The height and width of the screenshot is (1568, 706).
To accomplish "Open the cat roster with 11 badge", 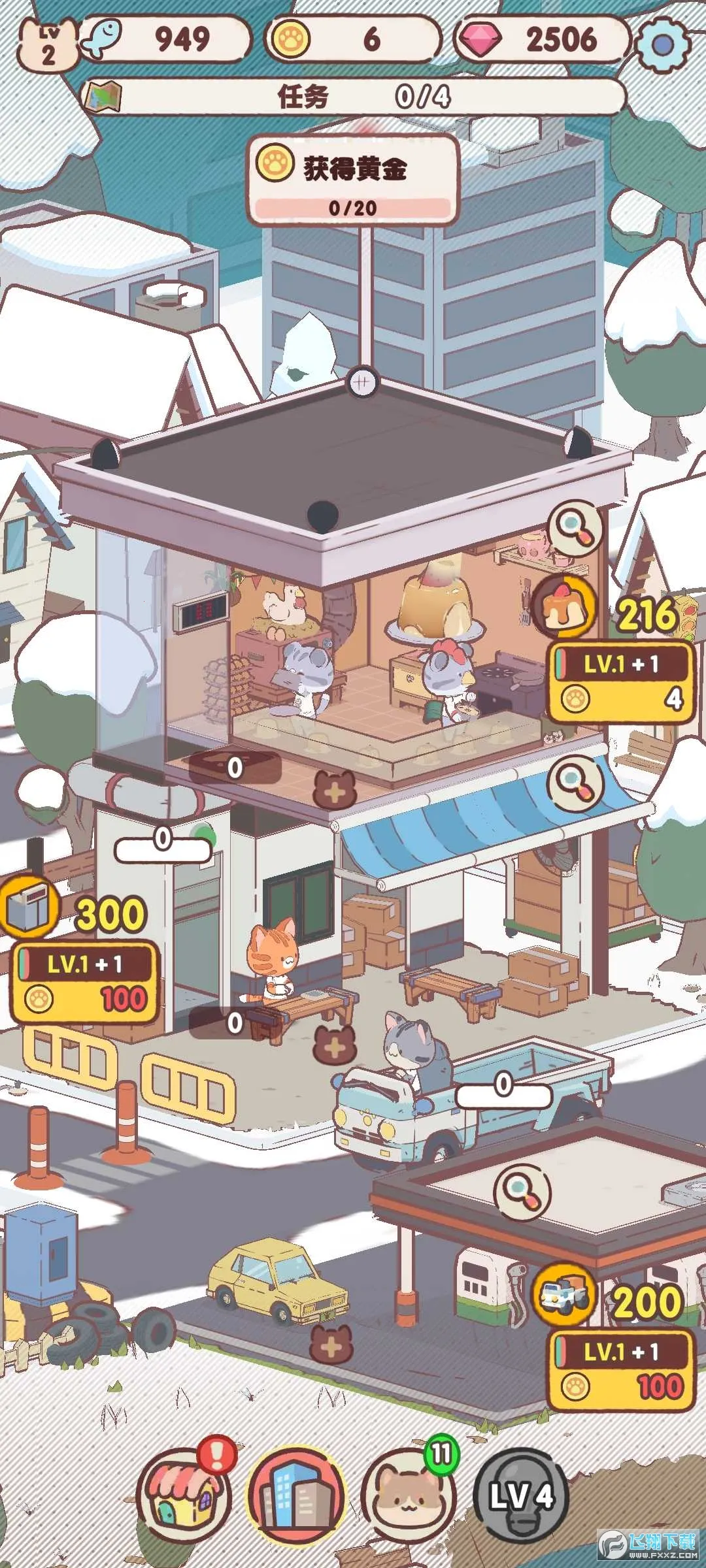I will pyautogui.click(x=408, y=1495).
